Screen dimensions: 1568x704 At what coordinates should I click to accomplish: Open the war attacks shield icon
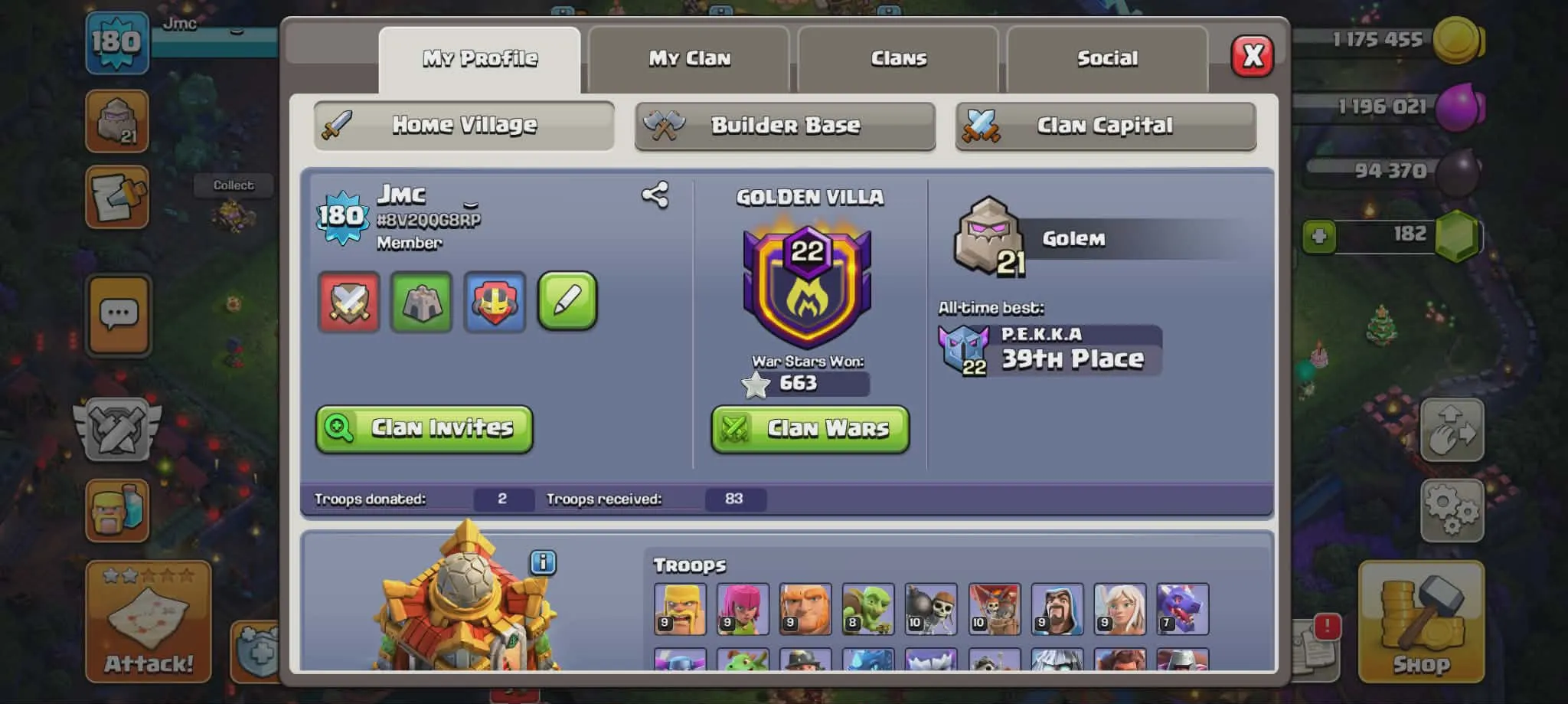[348, 303]
